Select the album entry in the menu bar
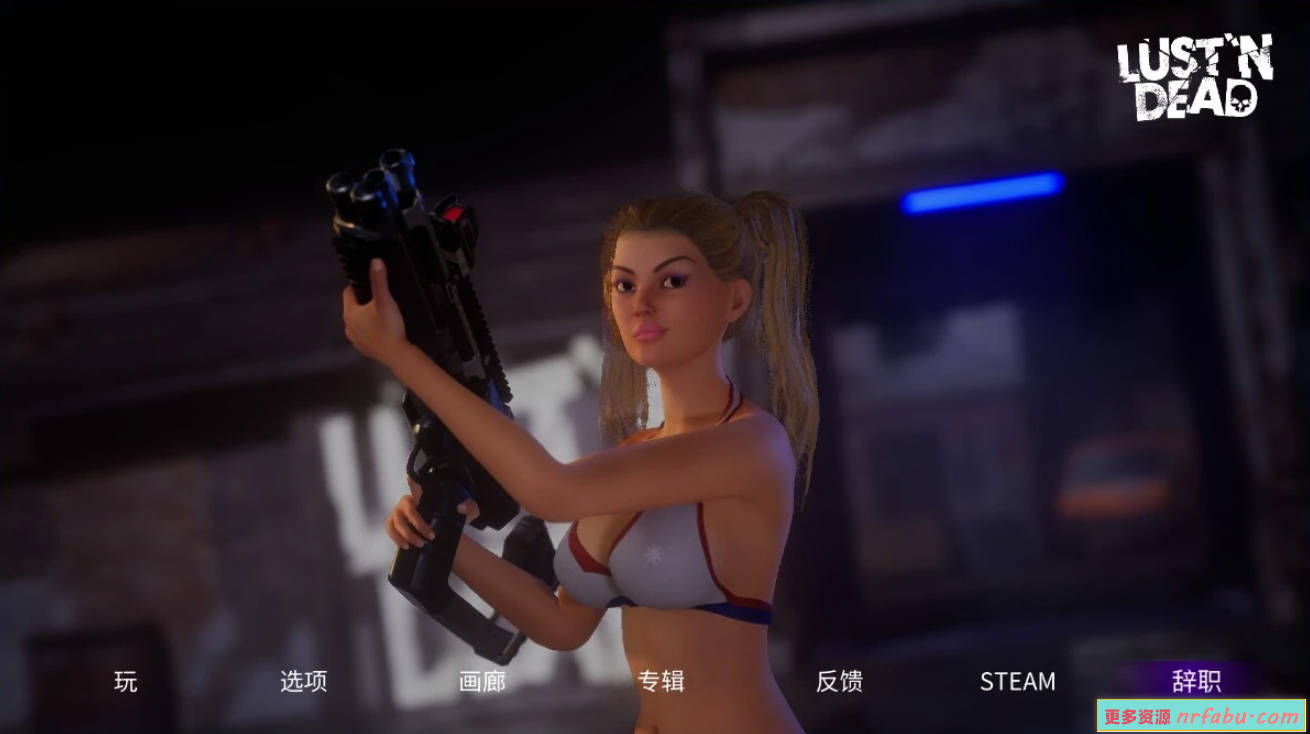The image size is (1310, 734). point(663,681)
